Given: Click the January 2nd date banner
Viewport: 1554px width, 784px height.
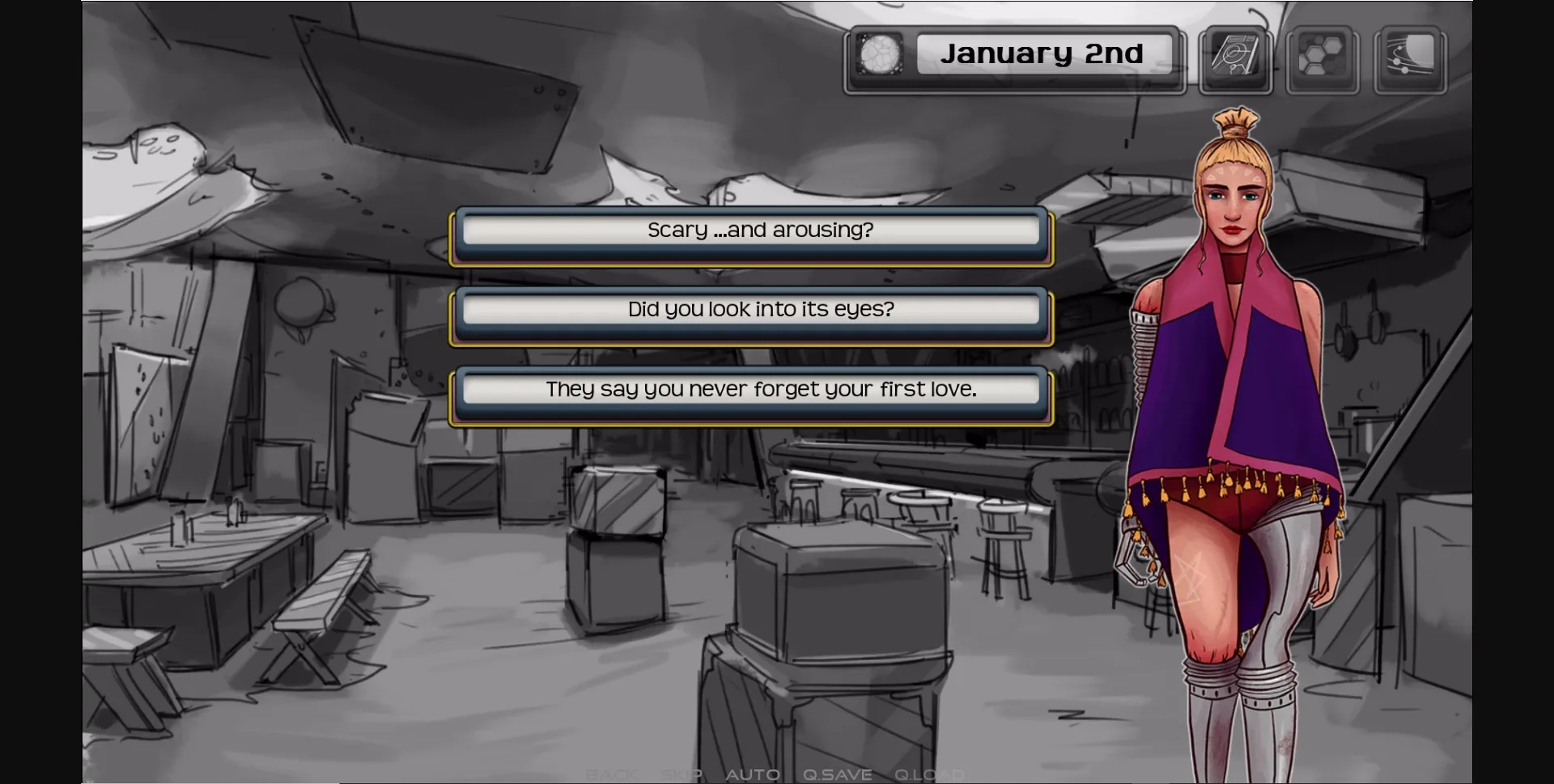Looking at the screenshot, I should click(1045, 53).
